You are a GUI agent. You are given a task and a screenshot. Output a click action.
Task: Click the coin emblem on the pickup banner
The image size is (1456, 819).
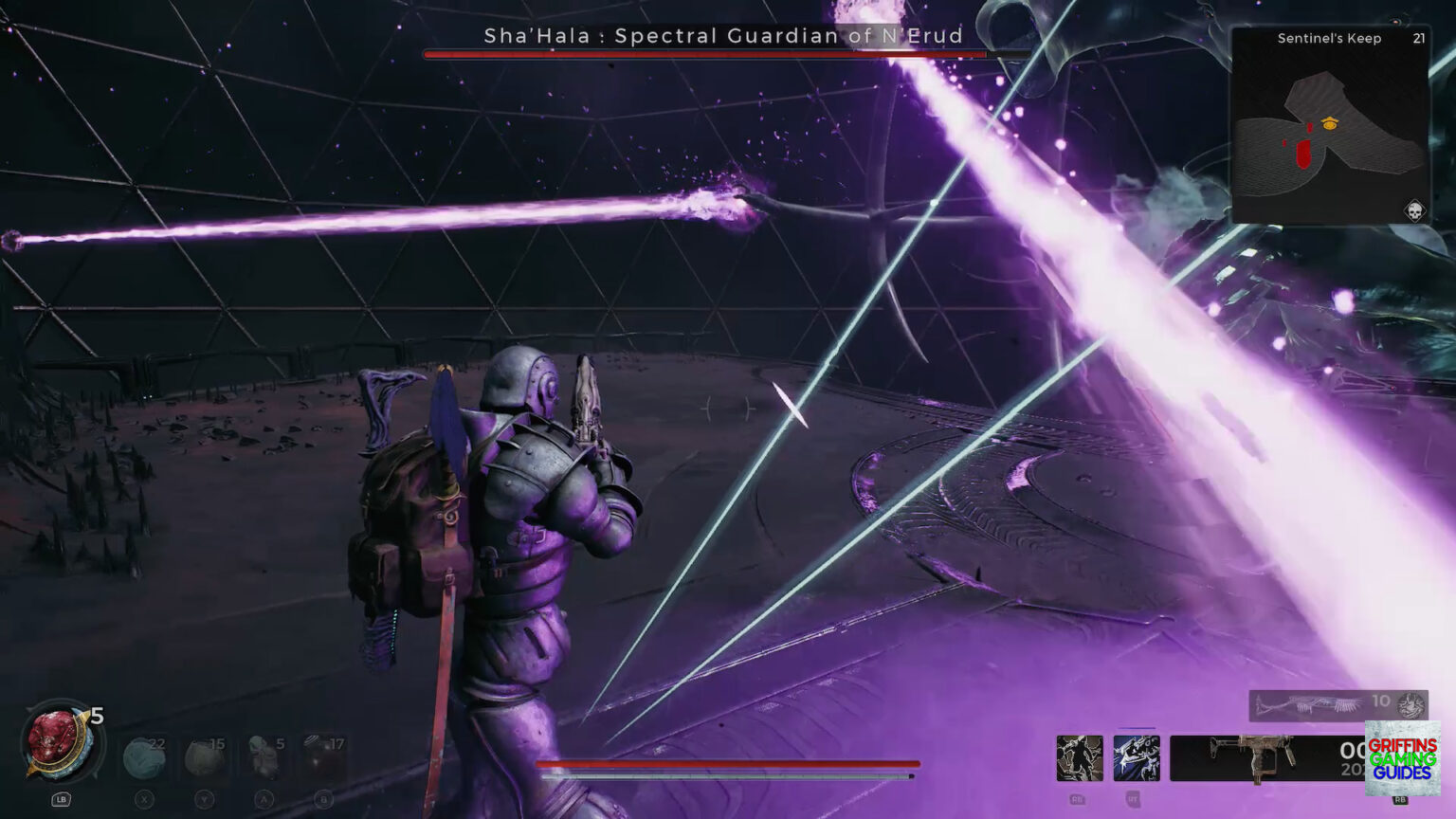pos(1410,705)
